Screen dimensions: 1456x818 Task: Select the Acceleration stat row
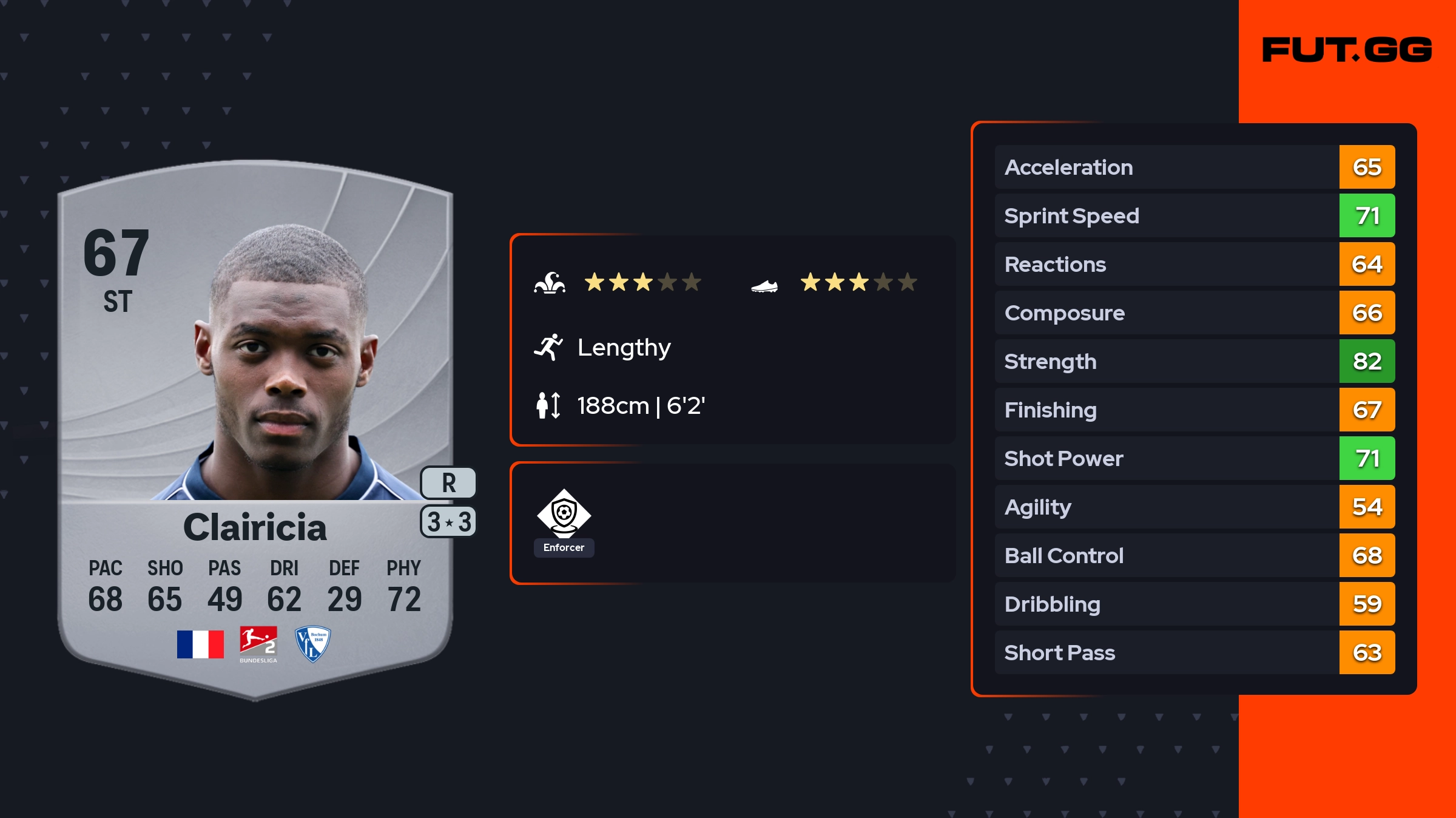(x=1194, y=167)
